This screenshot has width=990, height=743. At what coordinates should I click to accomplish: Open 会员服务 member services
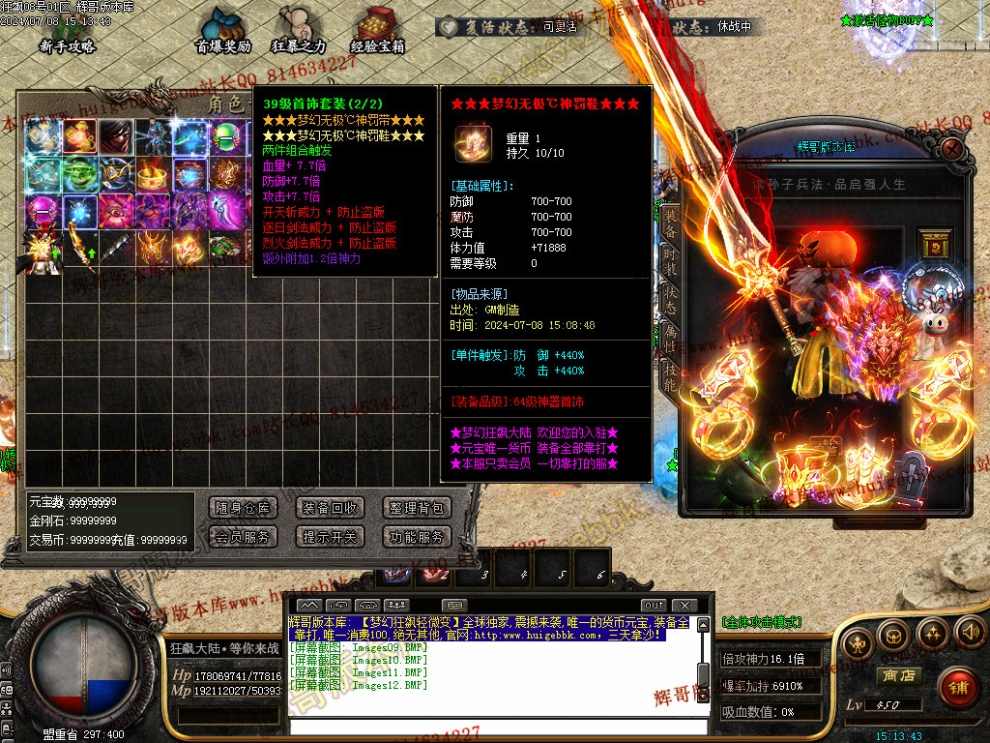tap(243, 537)
